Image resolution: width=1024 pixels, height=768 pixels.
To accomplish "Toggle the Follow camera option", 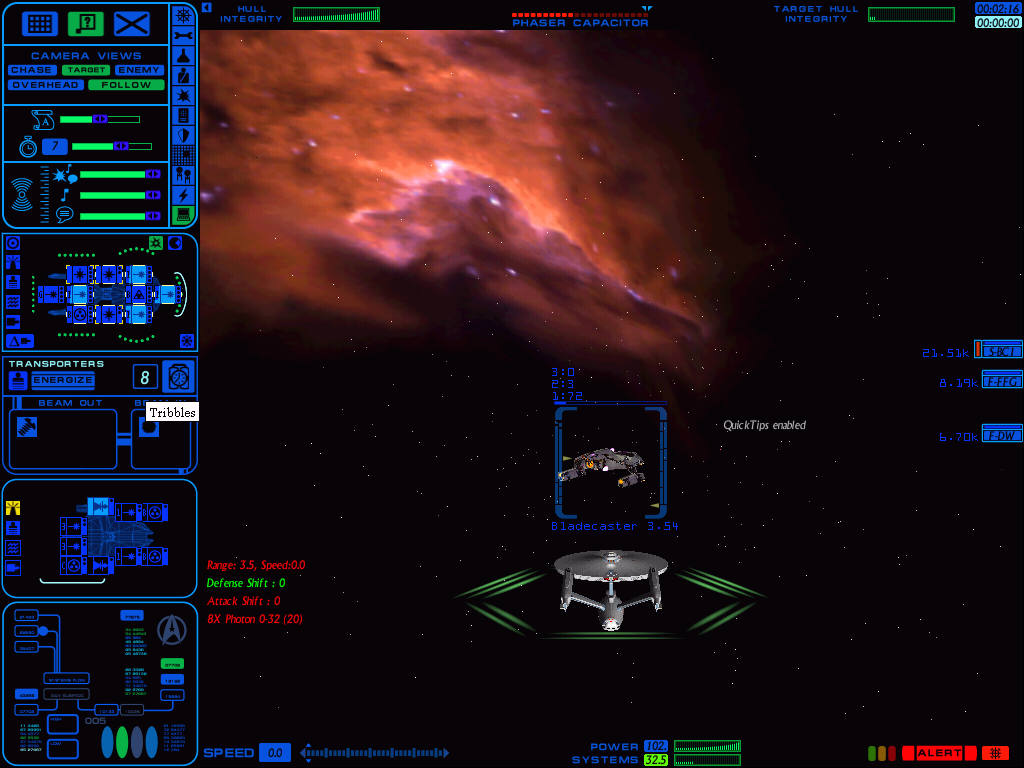I will [x=126, y=85].
